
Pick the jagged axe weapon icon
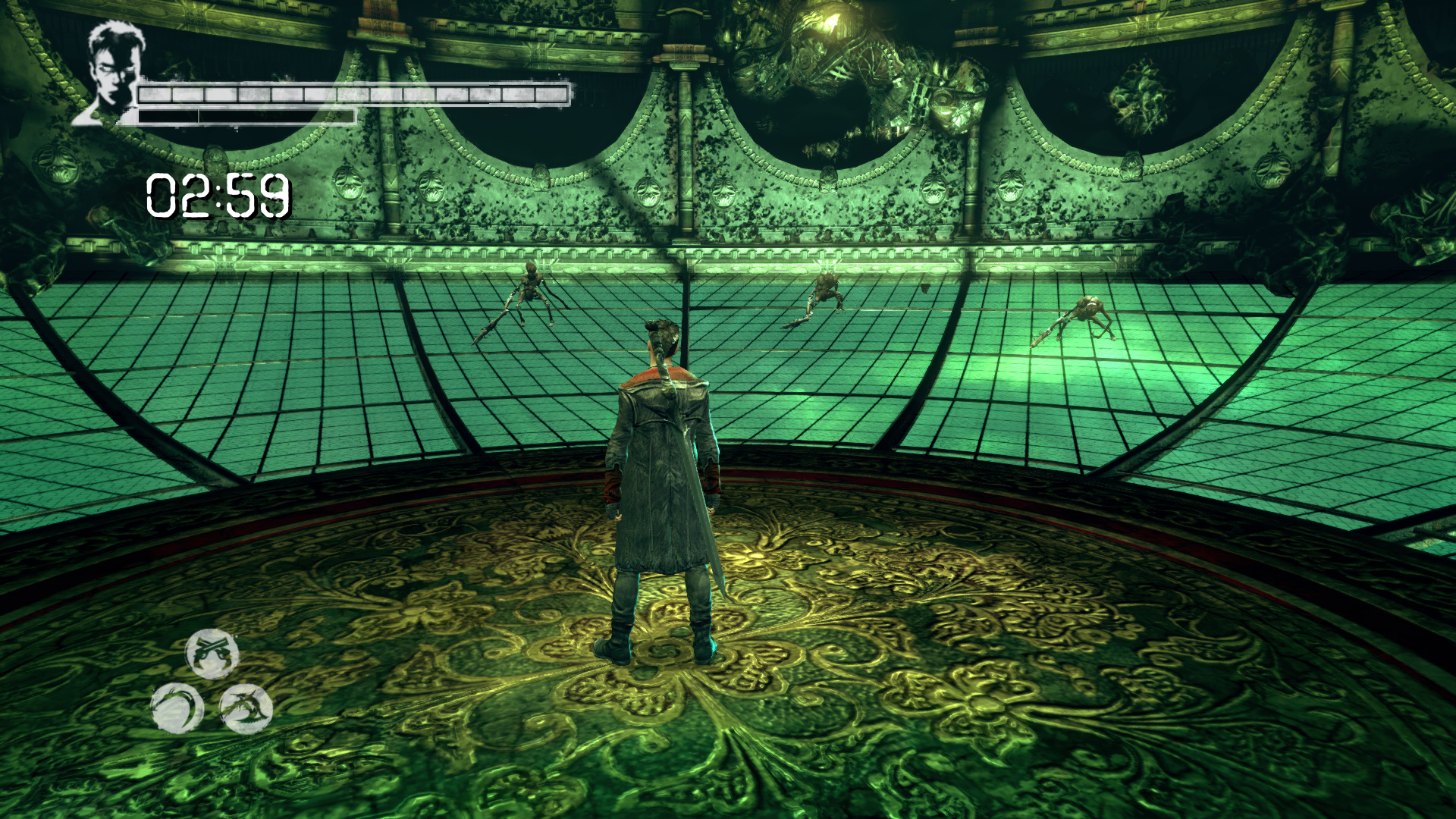(x=246, y=708)
